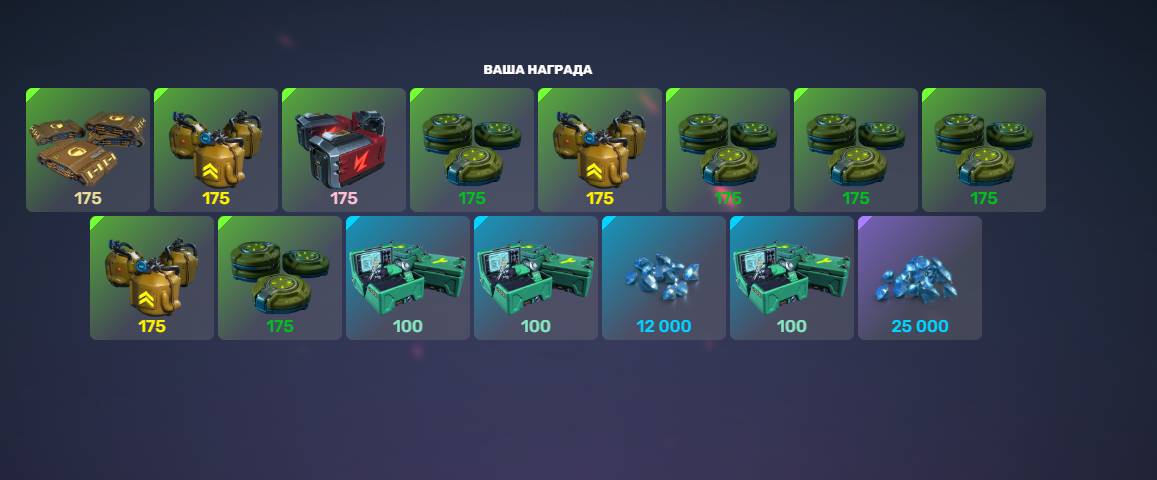This screenshot has width=1157, height=480.
Task: Choose the red battery reward tile
Action: point(344,149)
